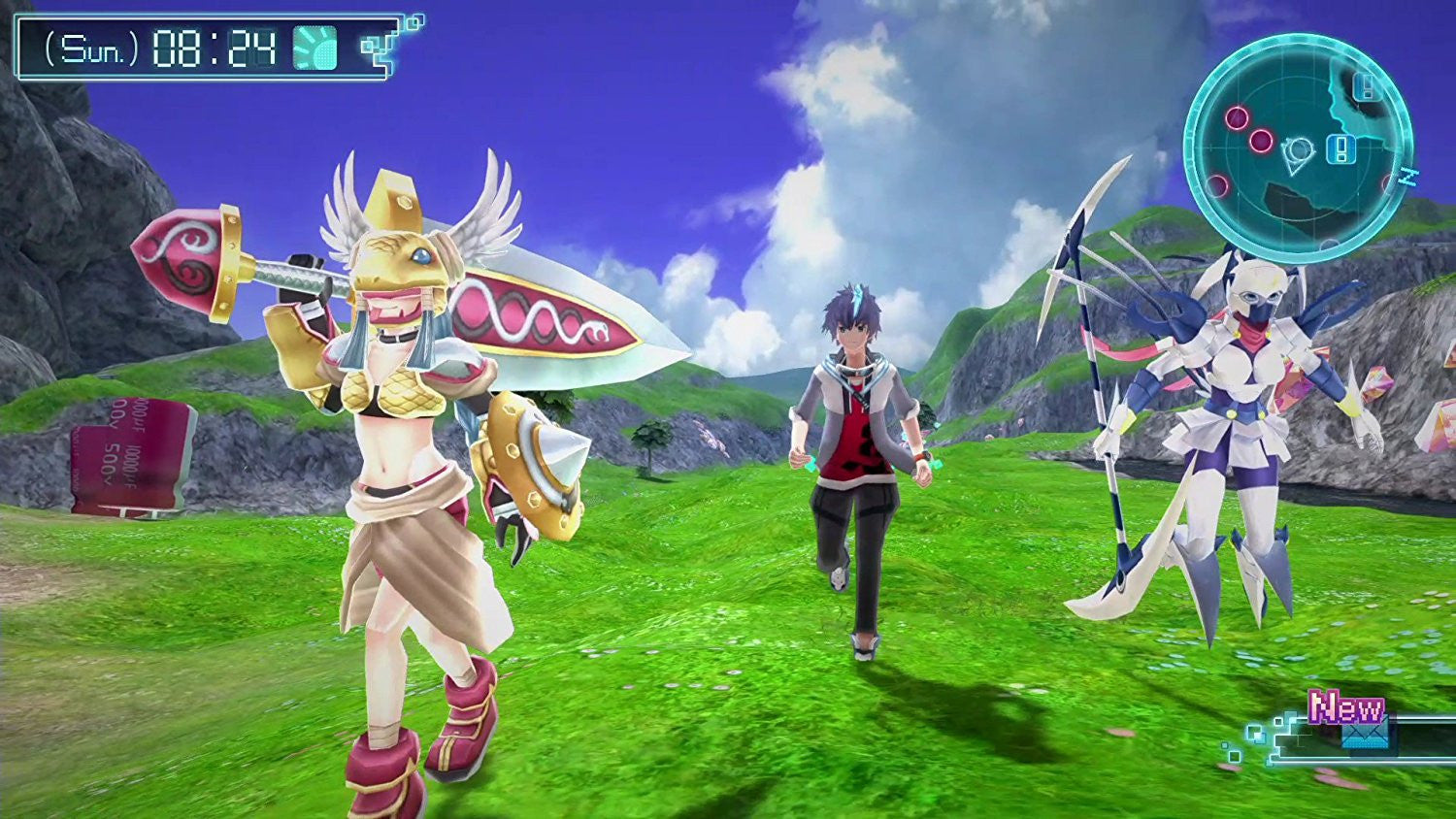This screenshot has height=819, width=1456.
Task: Select the upper-left red enemy dot on minimap
Action: pyautogui.click(x=1237, y=117)
